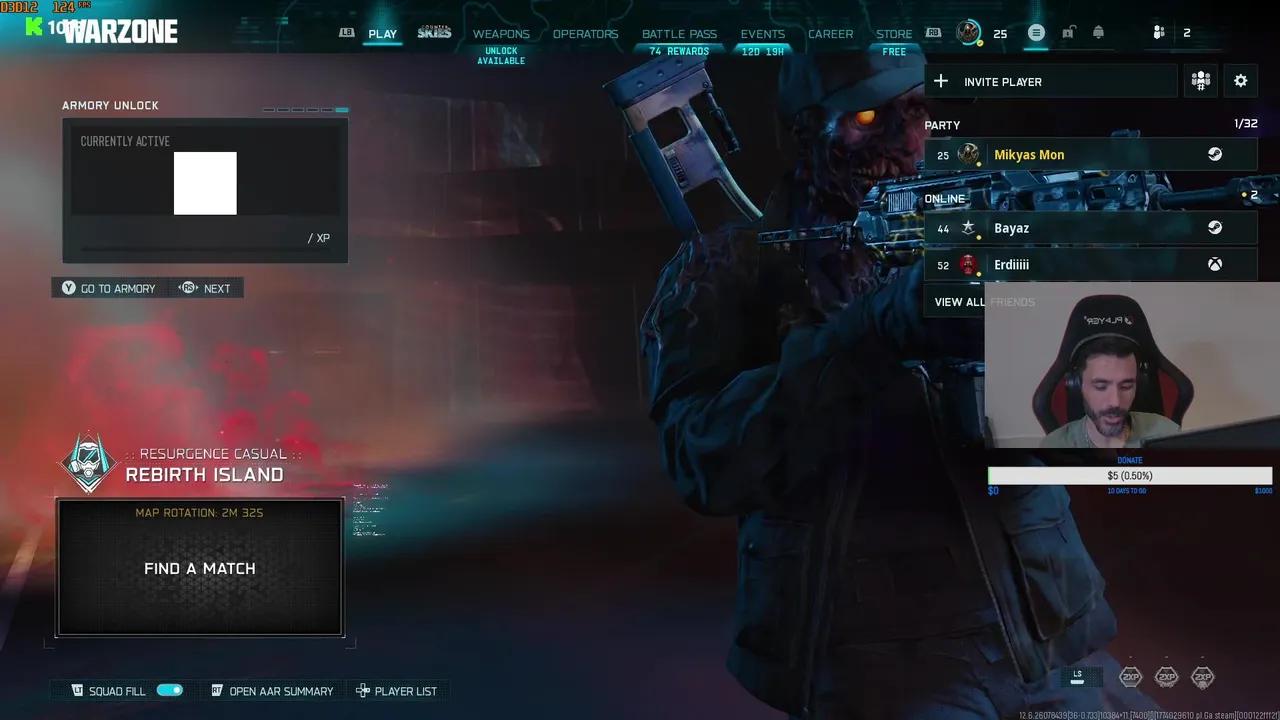Click the crossplay globe icon beside Mikyas Mon
The image size is (1280, 720).
coord(1215,154)
